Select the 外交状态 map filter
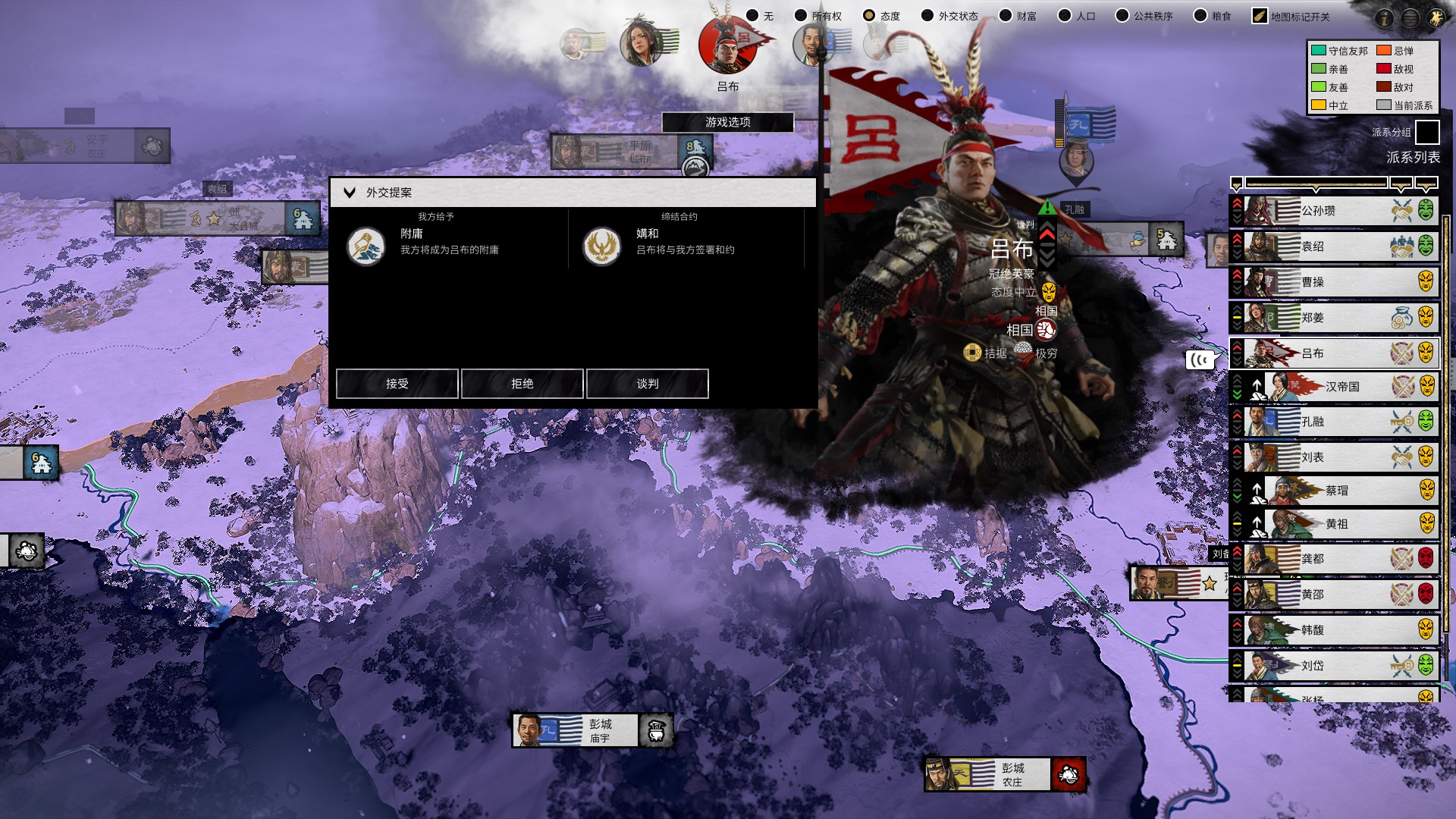1456x819 pixels. pos(927,16)
